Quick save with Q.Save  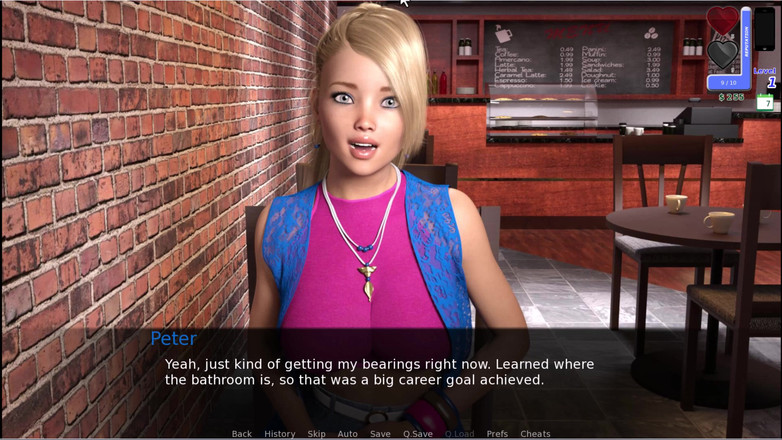tap(418, 434)
